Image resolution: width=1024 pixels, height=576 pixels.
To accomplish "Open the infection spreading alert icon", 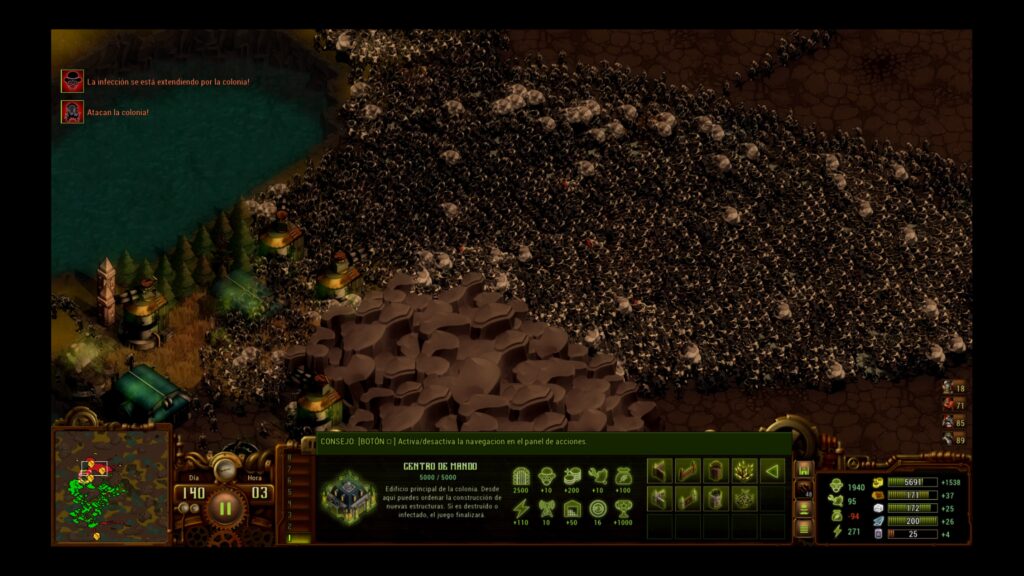I will (72, 81).
